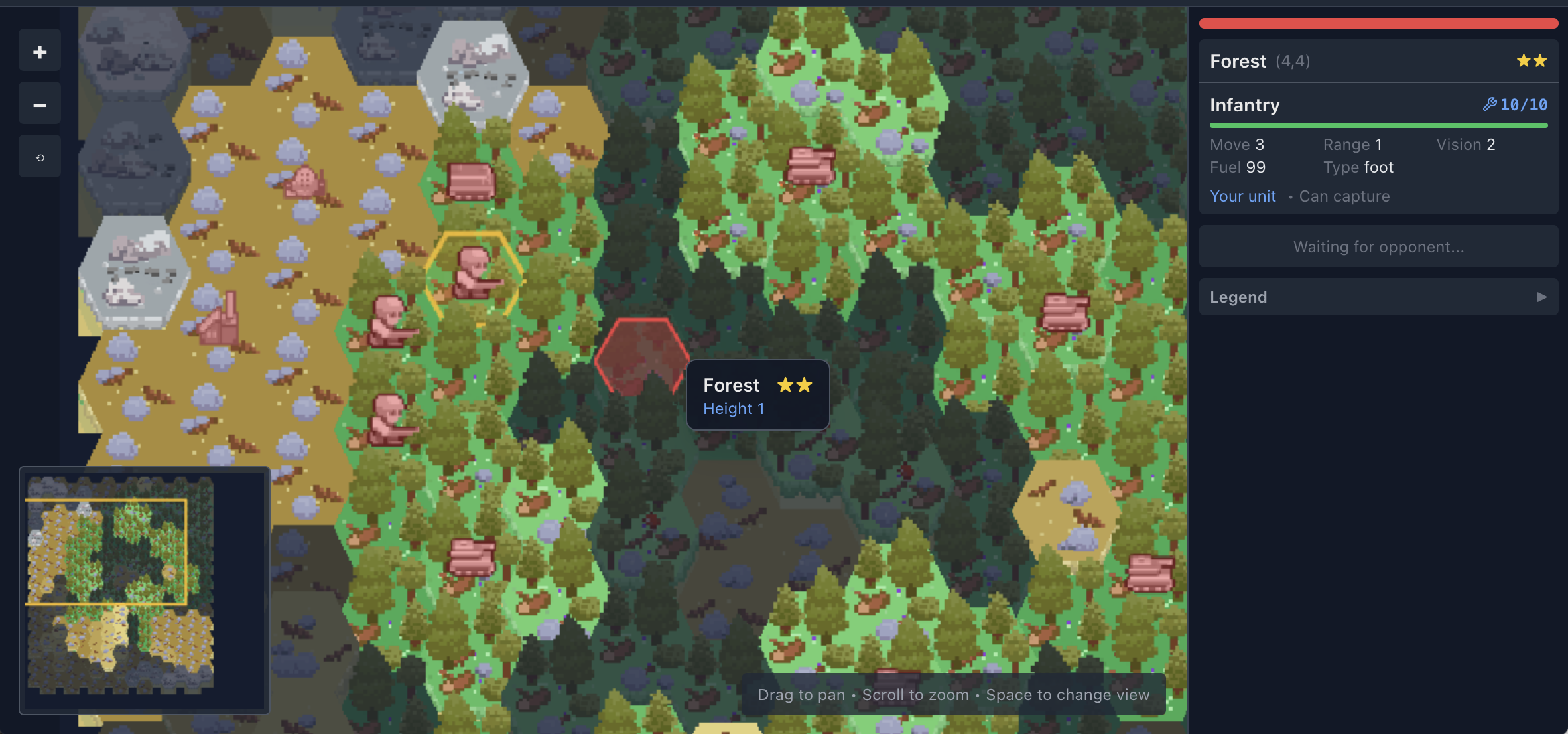
Task: Click the two star rating icons on Forest header
Action: tap(1531, 60)
